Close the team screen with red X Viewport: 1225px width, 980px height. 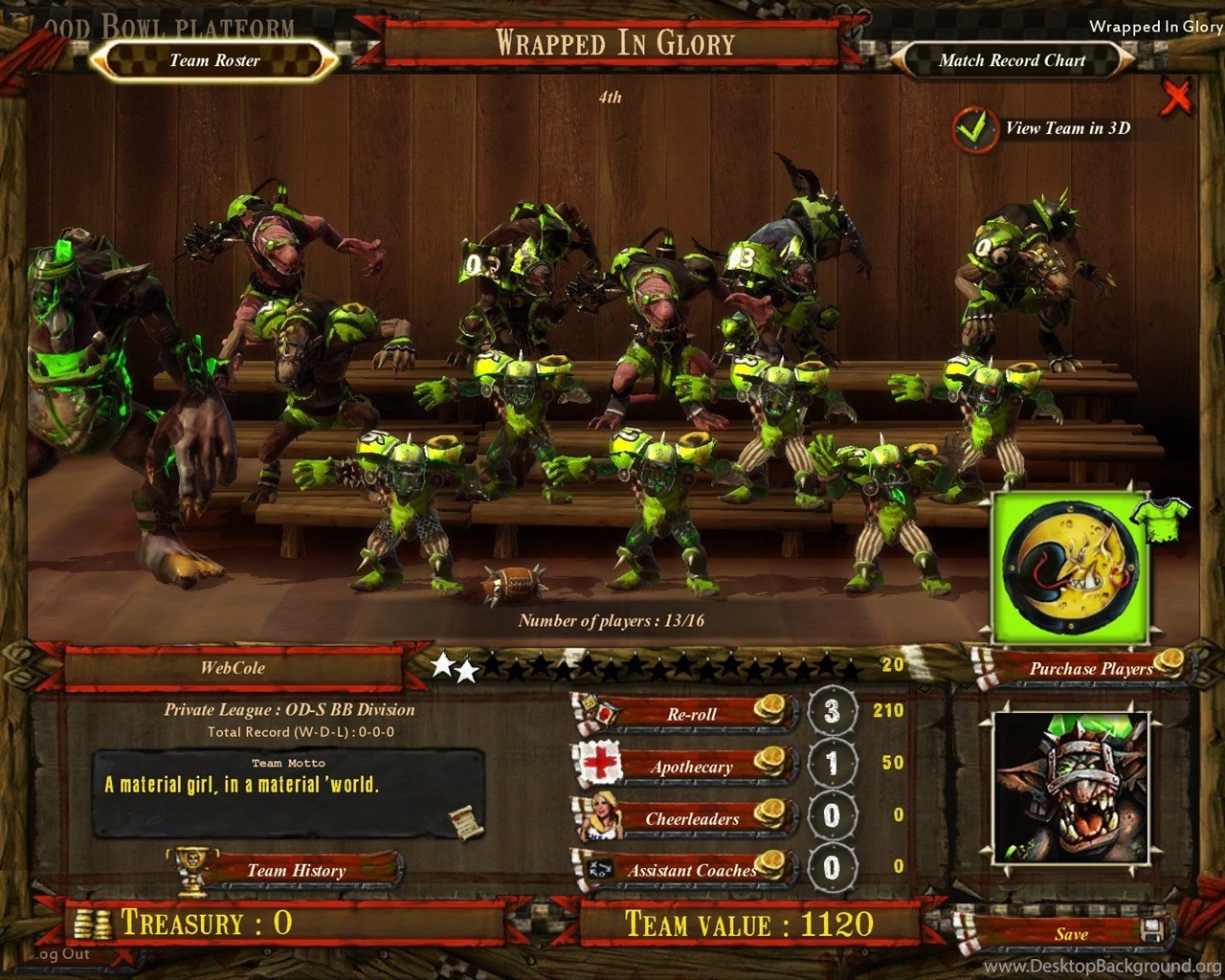click(x=1177, y=96)
